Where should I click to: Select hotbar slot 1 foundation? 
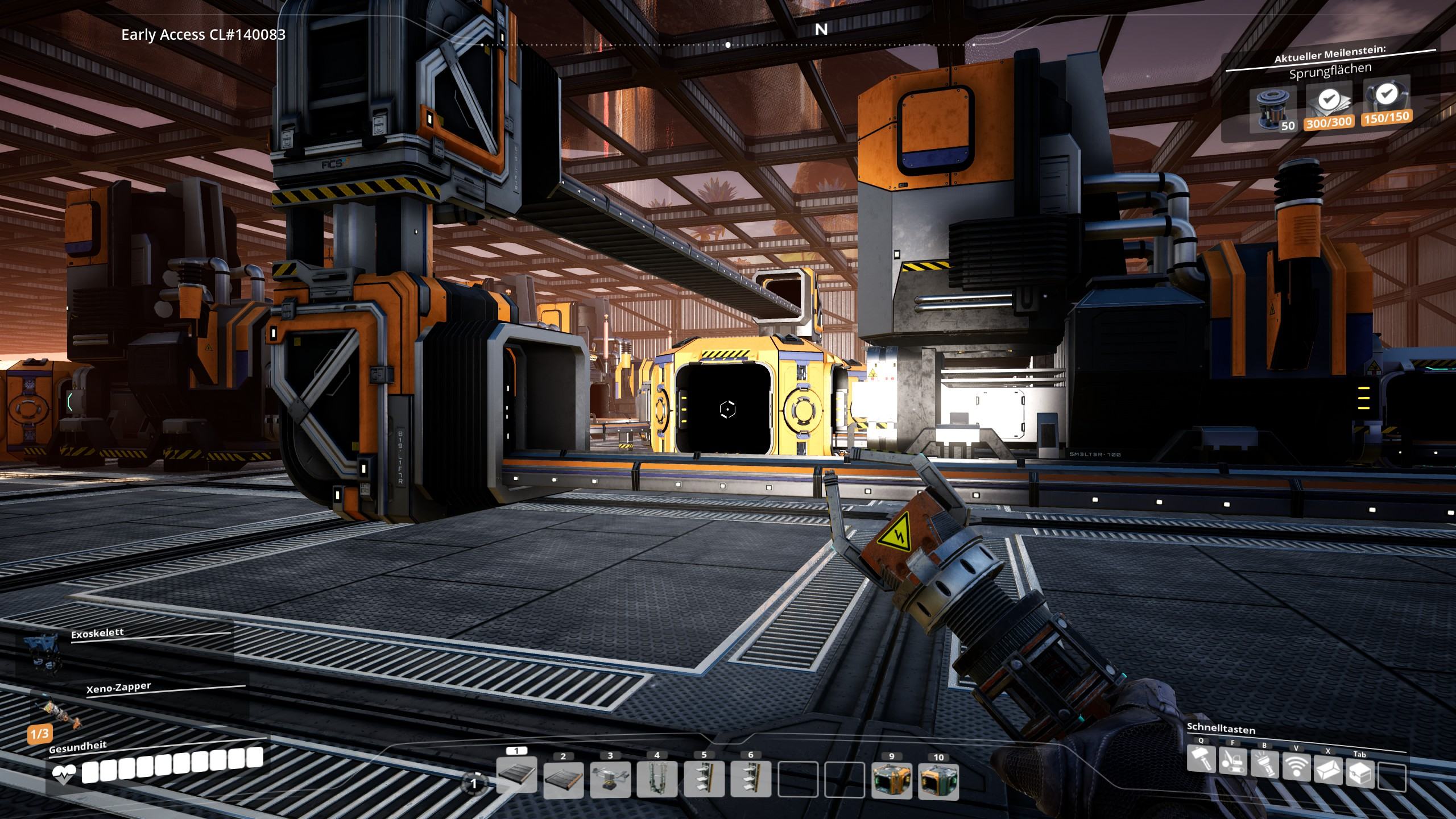click(x=516, y=776)
